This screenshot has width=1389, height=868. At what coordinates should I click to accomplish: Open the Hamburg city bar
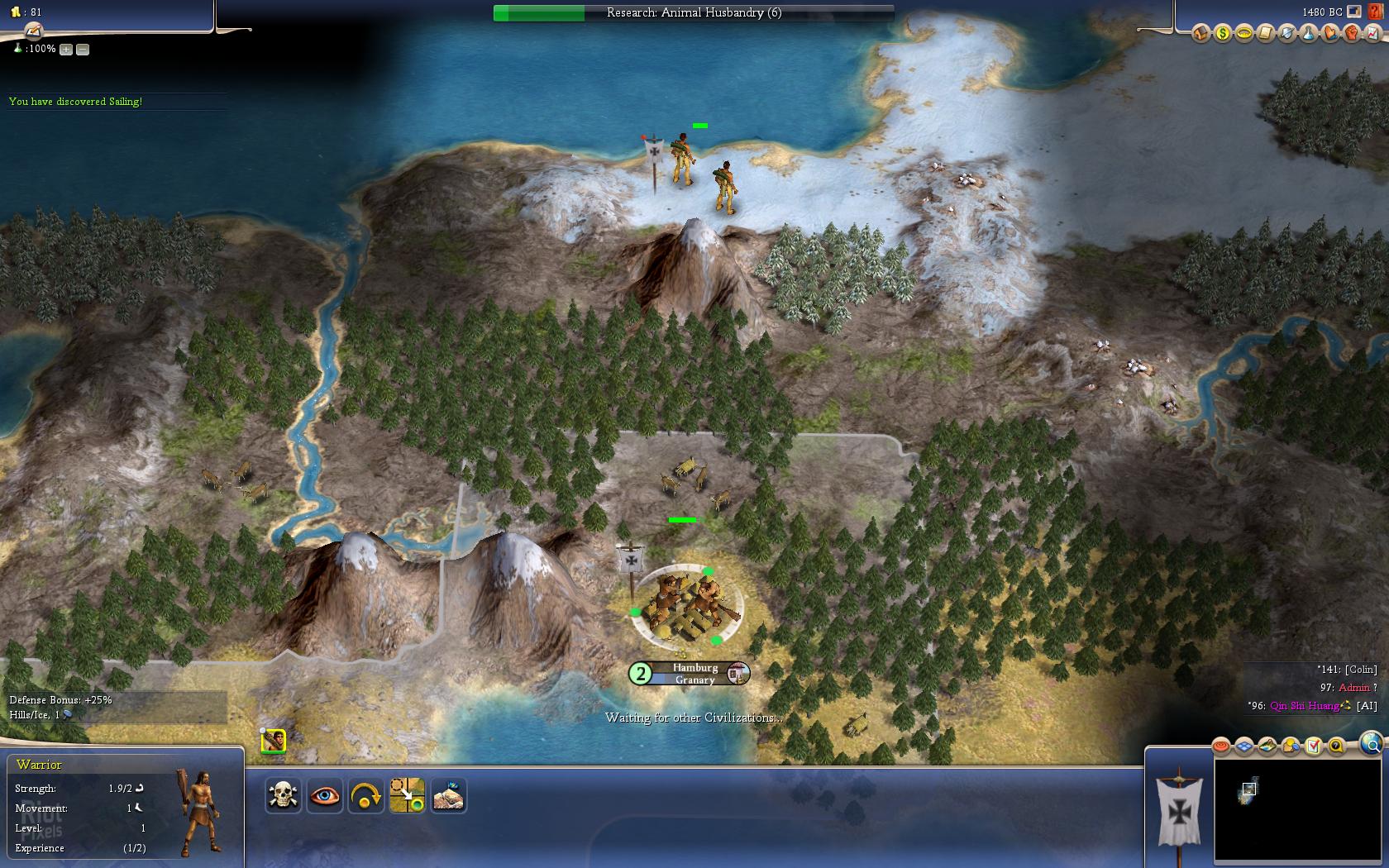pos(694,674)
